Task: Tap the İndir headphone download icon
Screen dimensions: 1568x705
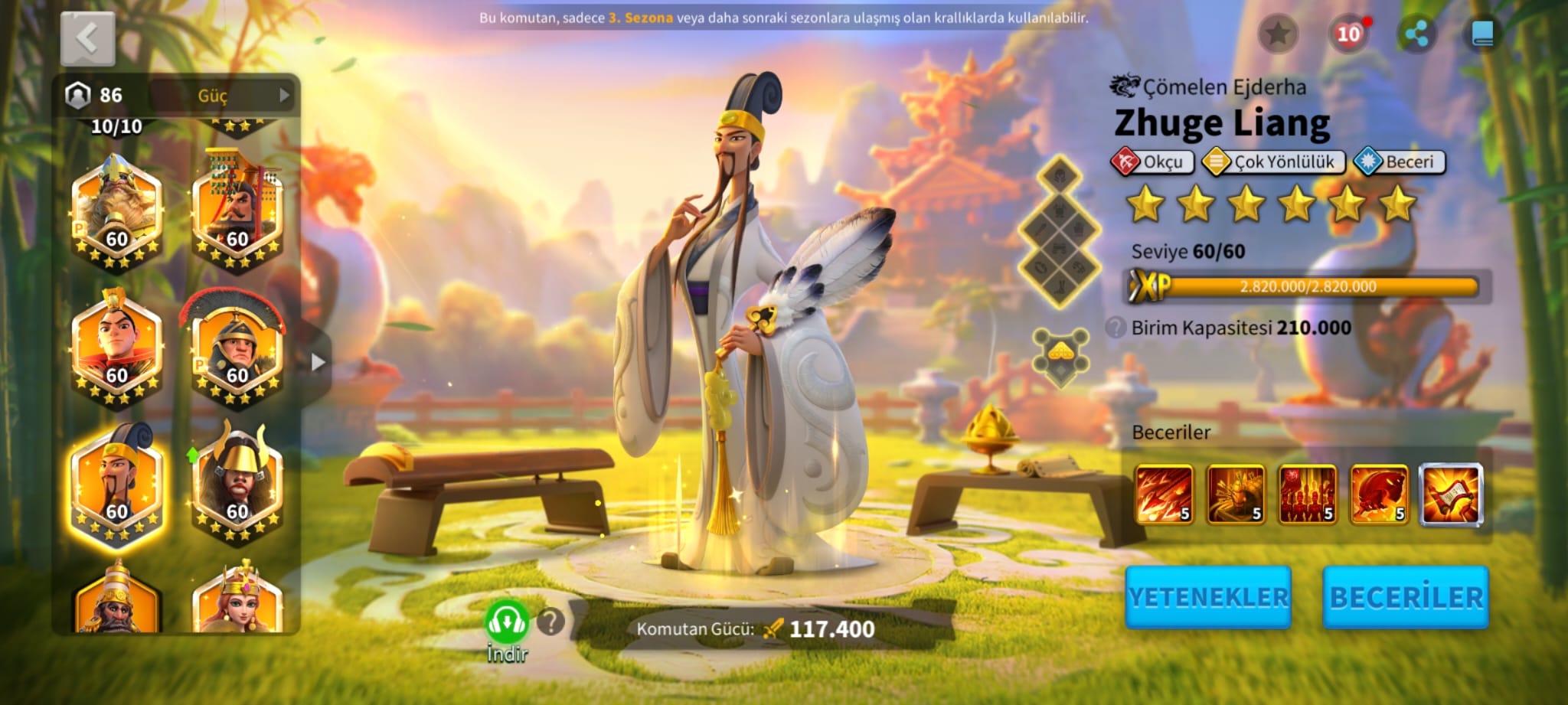Action: (507, 623)
